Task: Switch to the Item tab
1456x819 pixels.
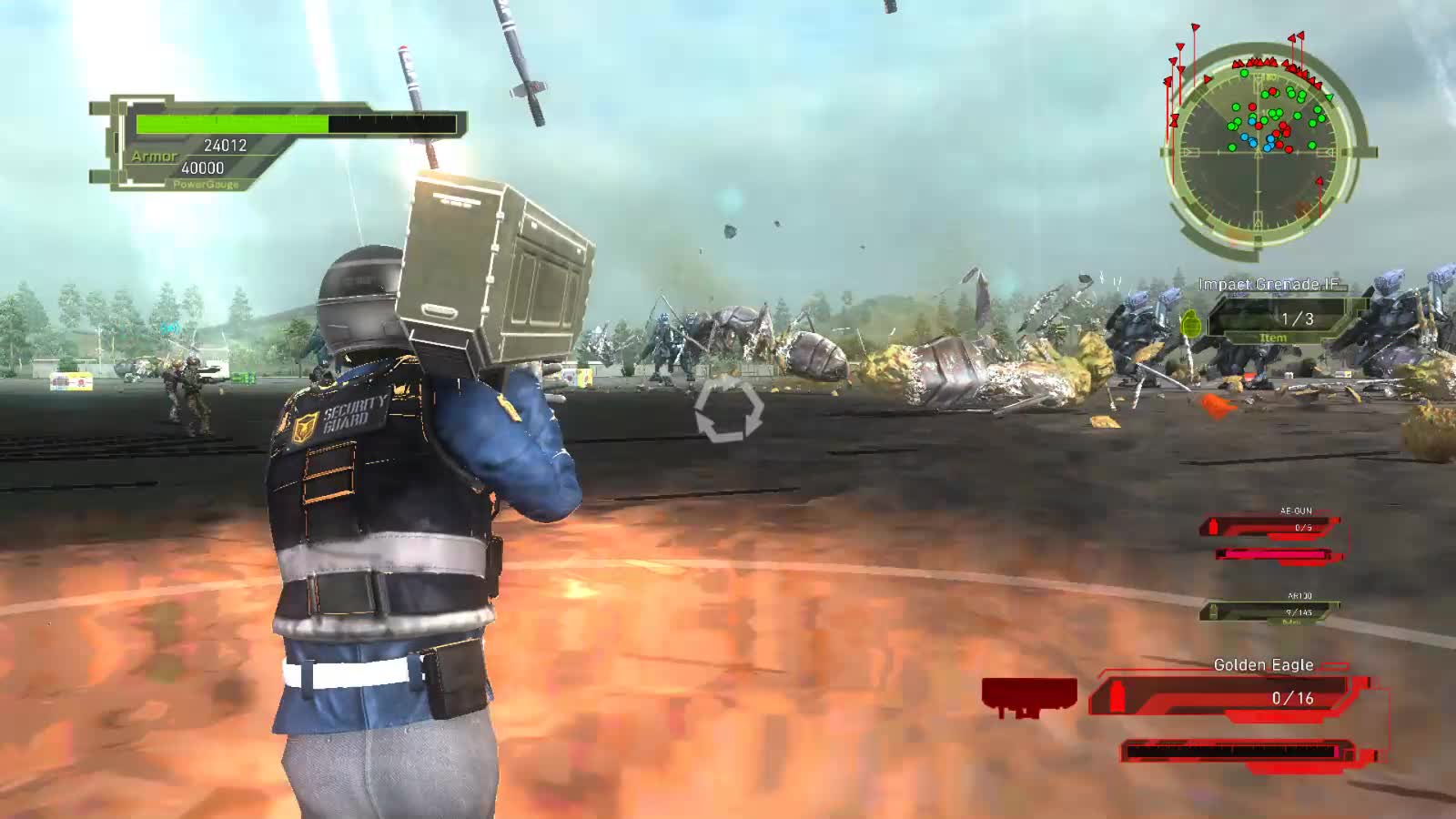Action: click(1274, 337)
